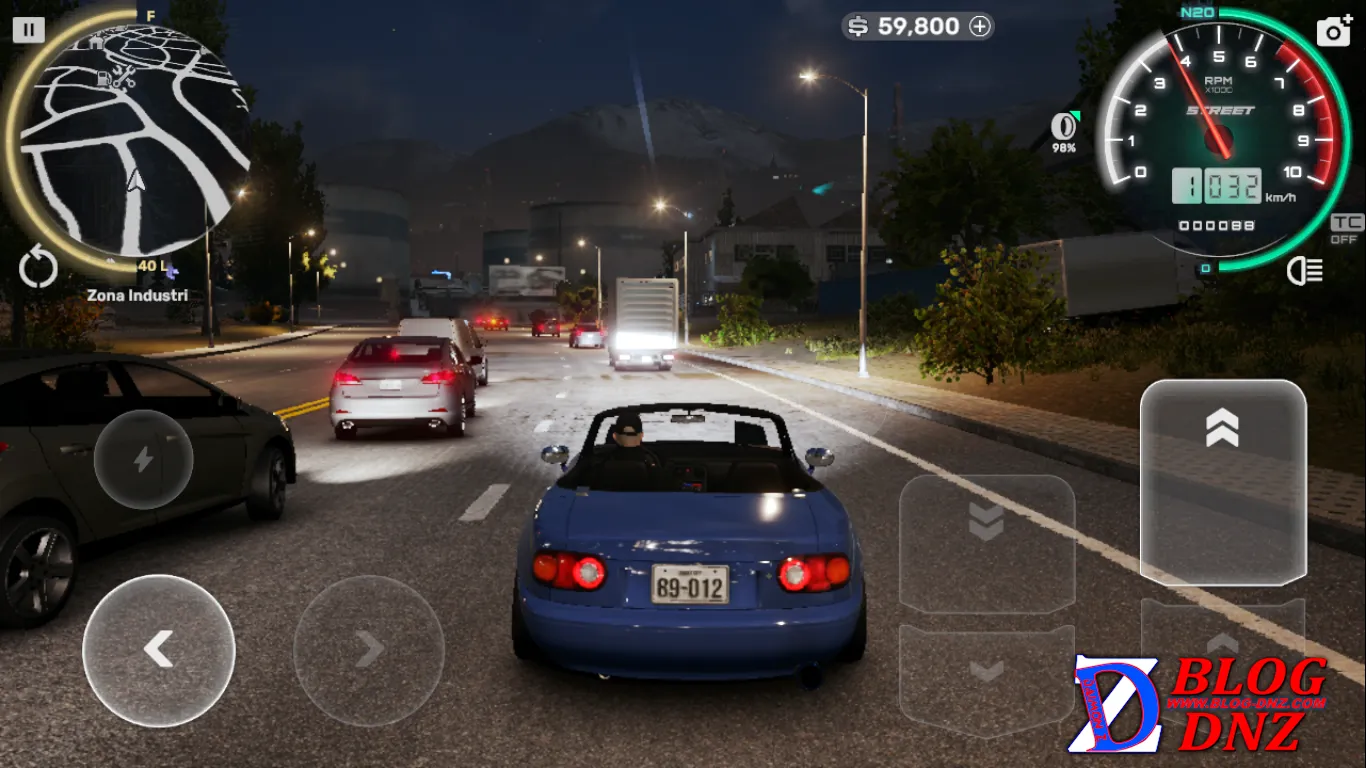Open the circular minimap
The width and height of the screenshot is (1366, 768).
click(x=130, y=140)
